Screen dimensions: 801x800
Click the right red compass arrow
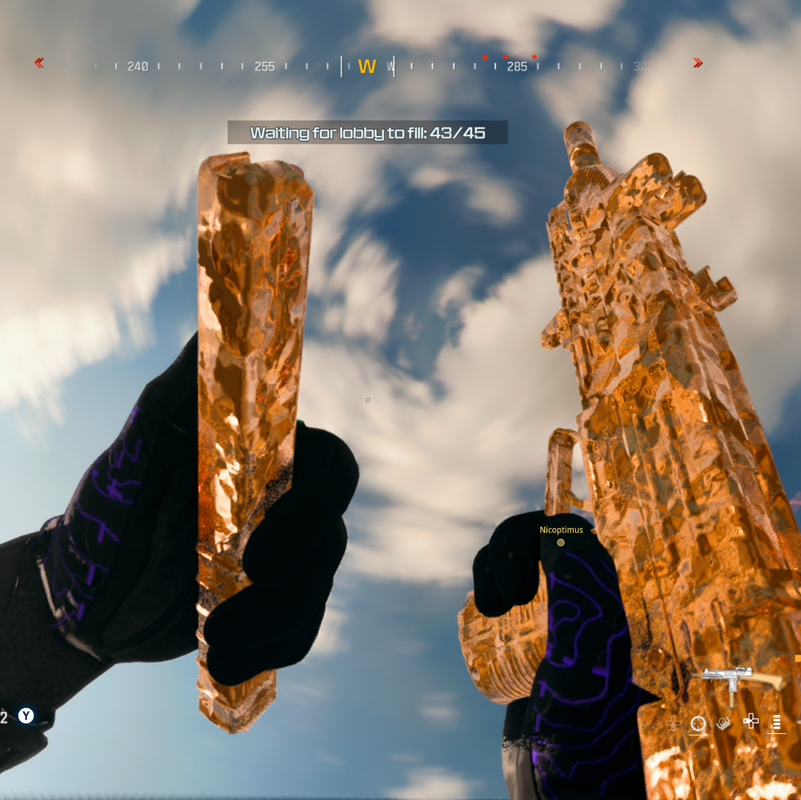click(x=697, y=63)
